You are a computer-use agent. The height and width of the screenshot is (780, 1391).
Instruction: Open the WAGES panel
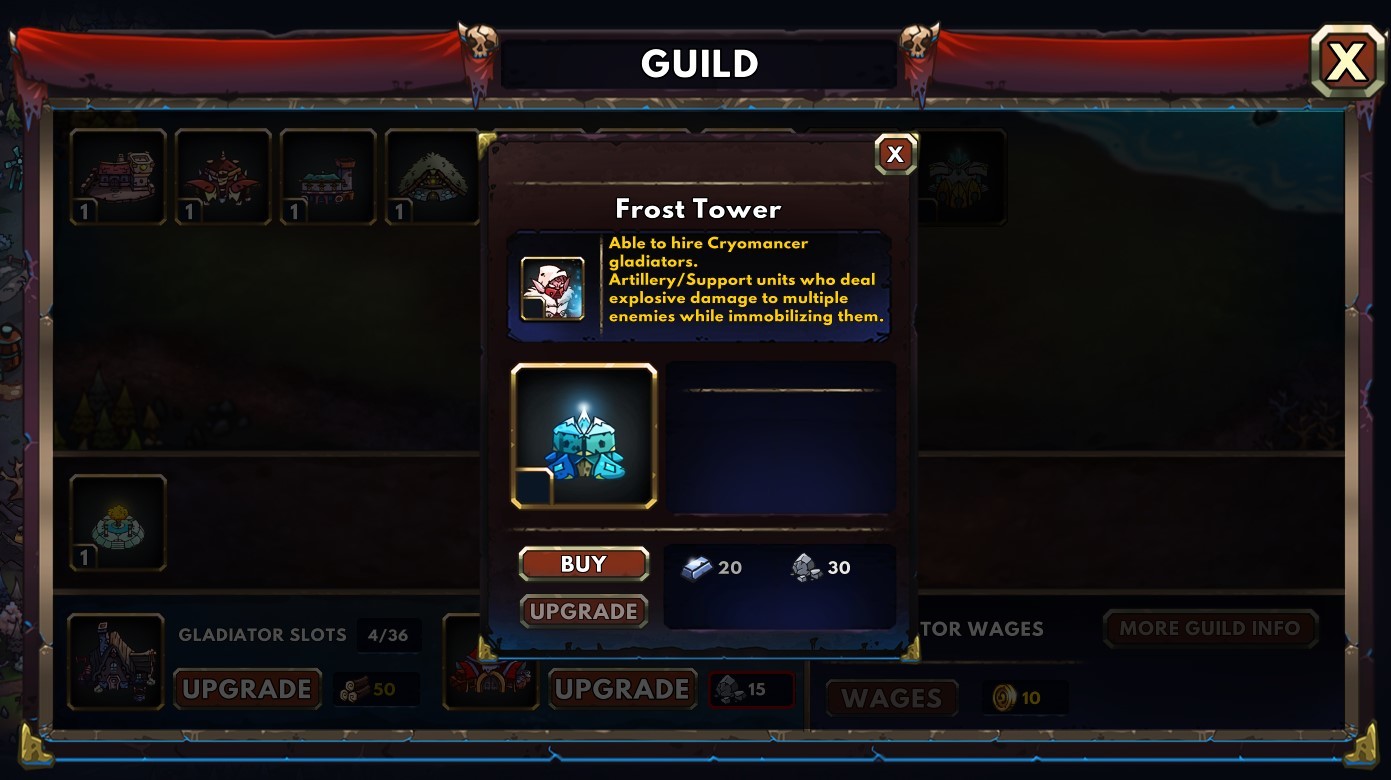[x=891, y=698]
